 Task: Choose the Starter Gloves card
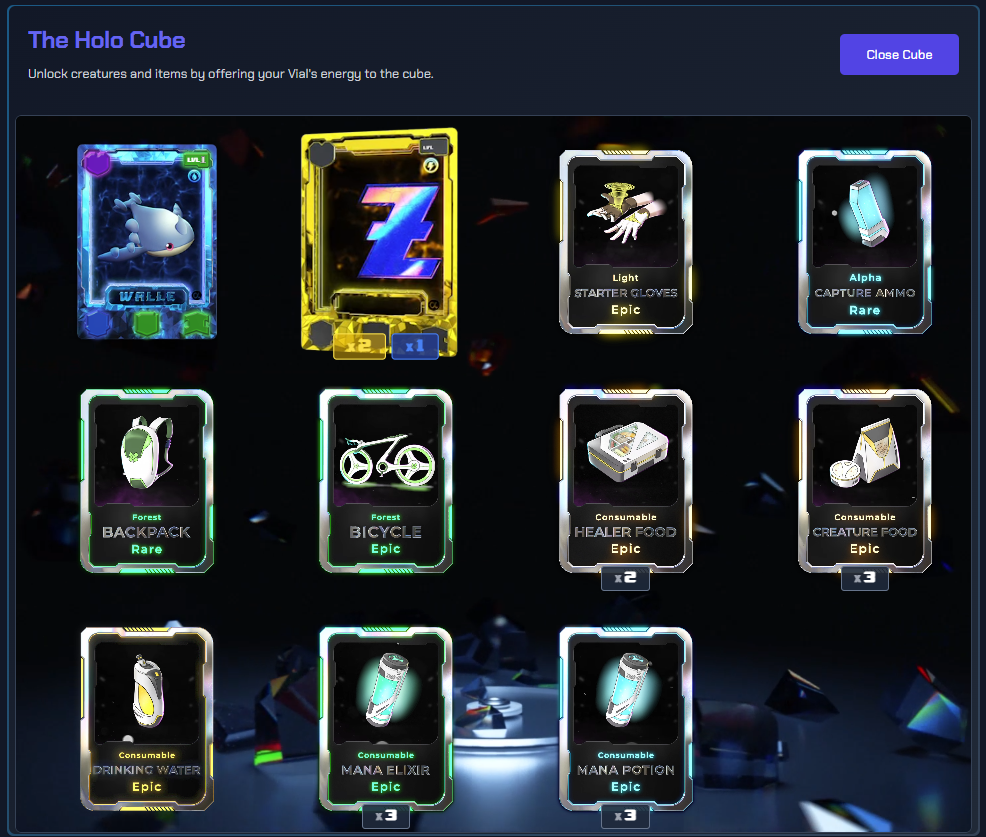point(626,241)
